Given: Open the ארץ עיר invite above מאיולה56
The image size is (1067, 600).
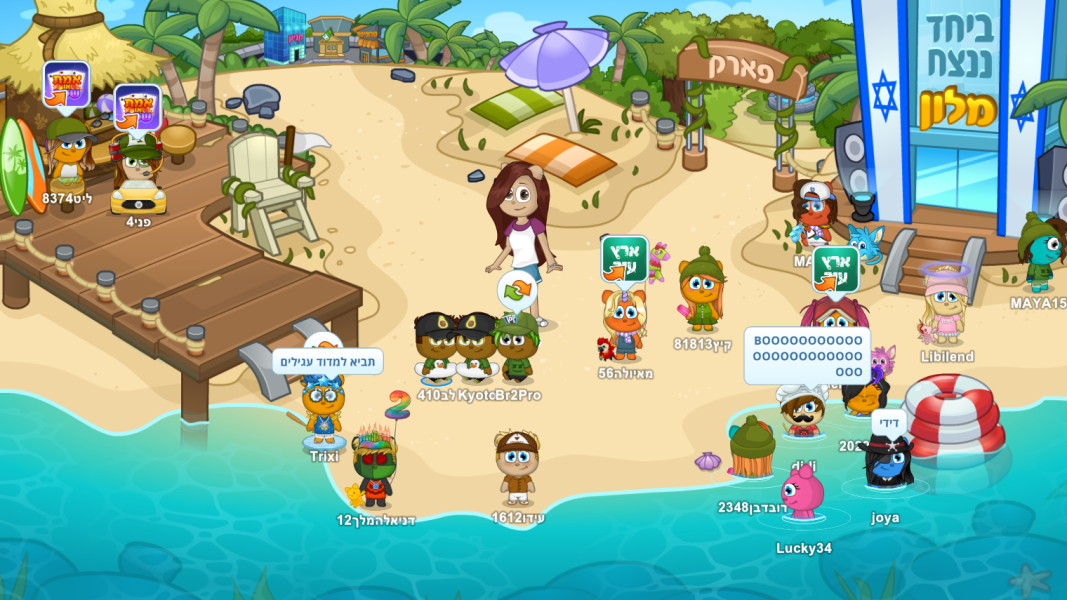Looking at the screenshot, I should point(624,260).
